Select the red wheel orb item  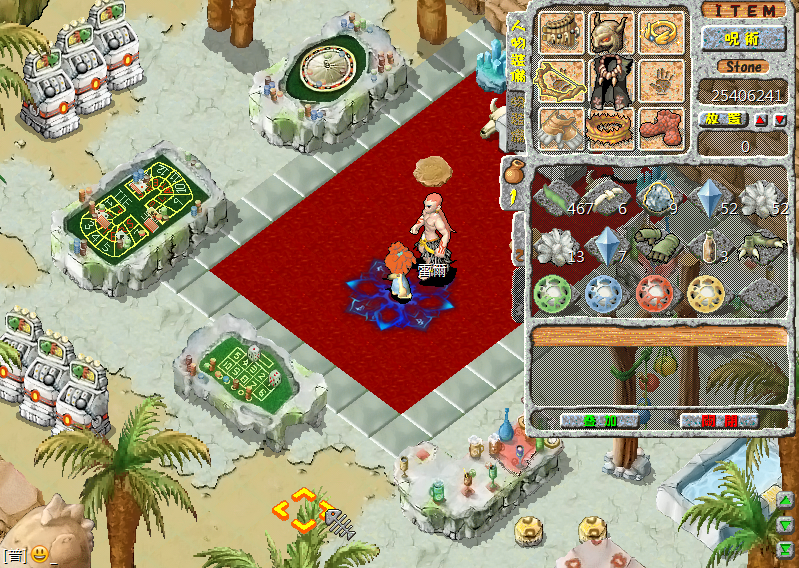[x=657, y=292]
